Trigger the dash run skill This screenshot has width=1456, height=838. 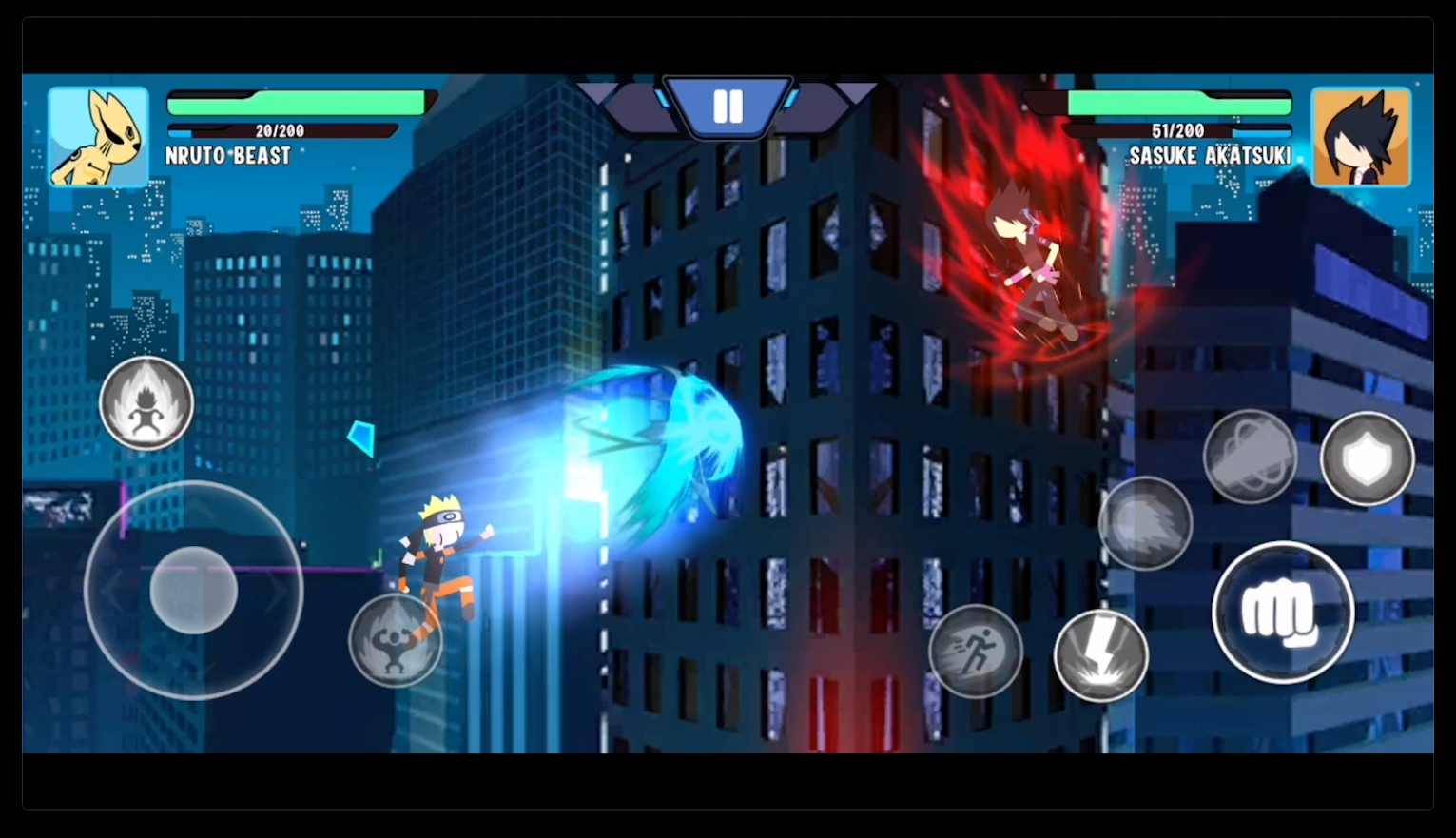(976, 653)
